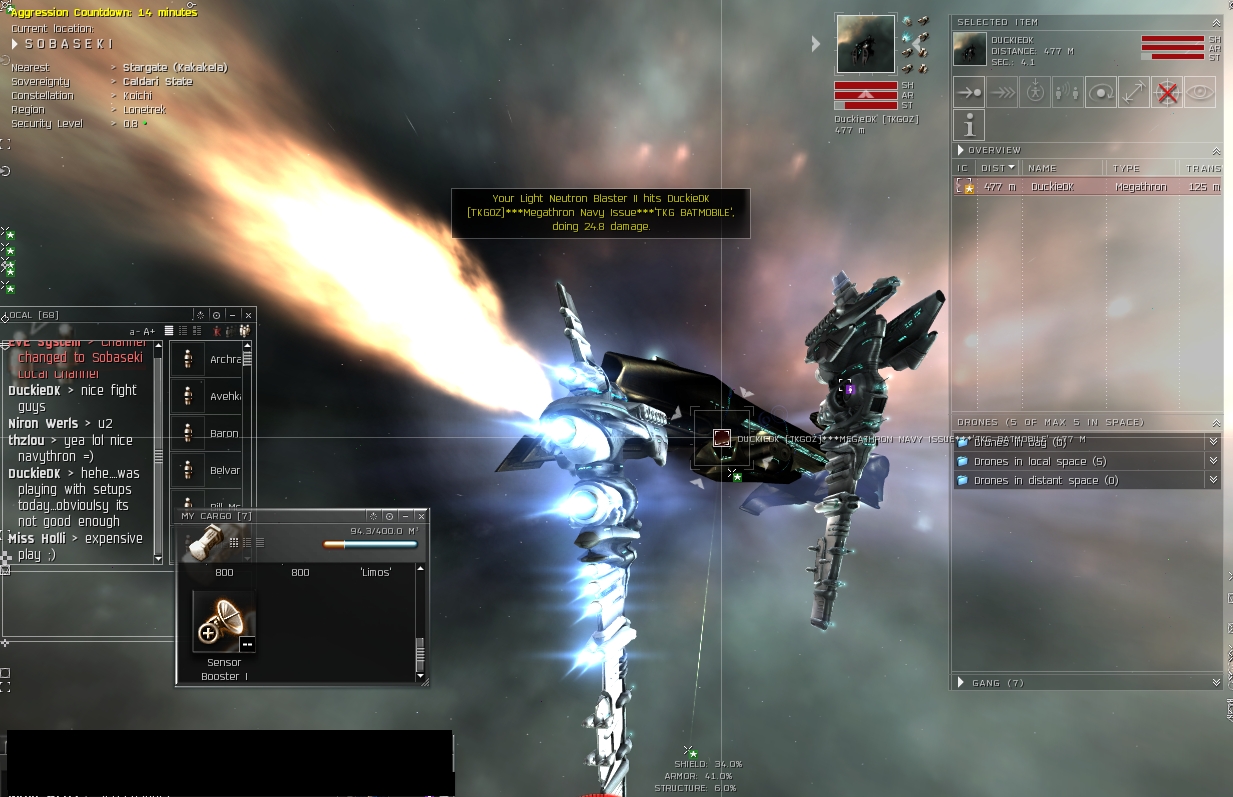Click the look-at eye icon
The height and width of the screenshot is (797, 1233).
pos(1200,93)
